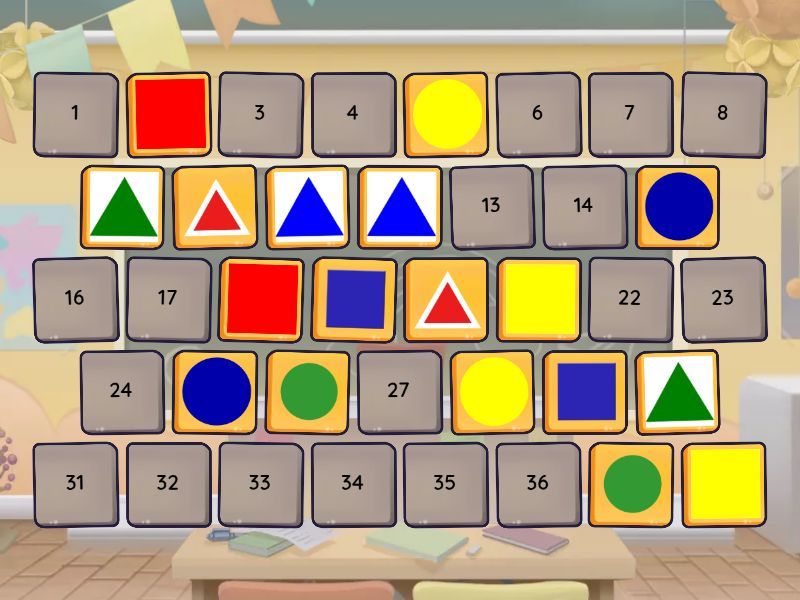Select tile 4

[352, 113]
